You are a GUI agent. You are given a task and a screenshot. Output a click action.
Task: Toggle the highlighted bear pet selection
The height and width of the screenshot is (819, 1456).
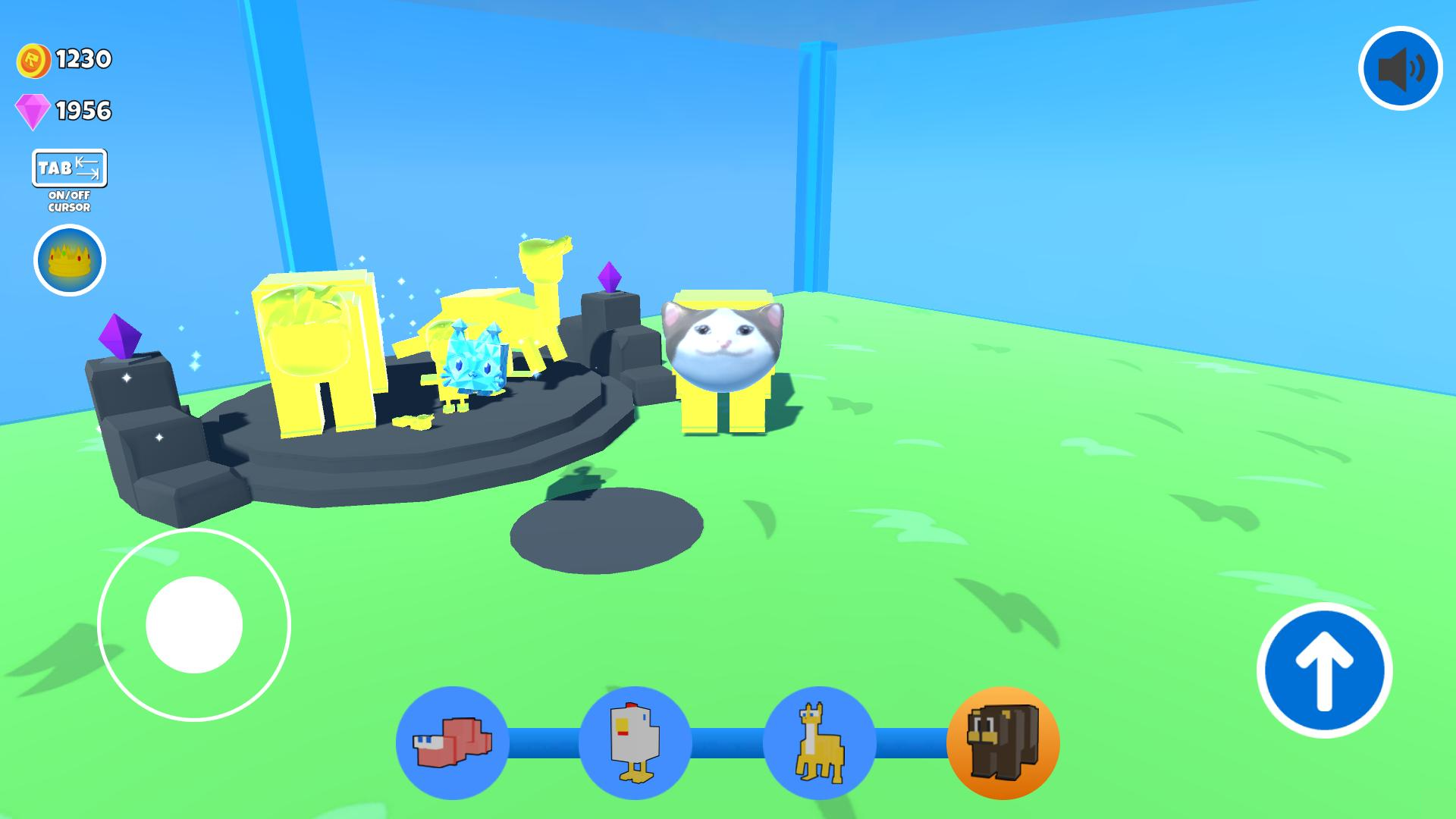coord(1001,744)
